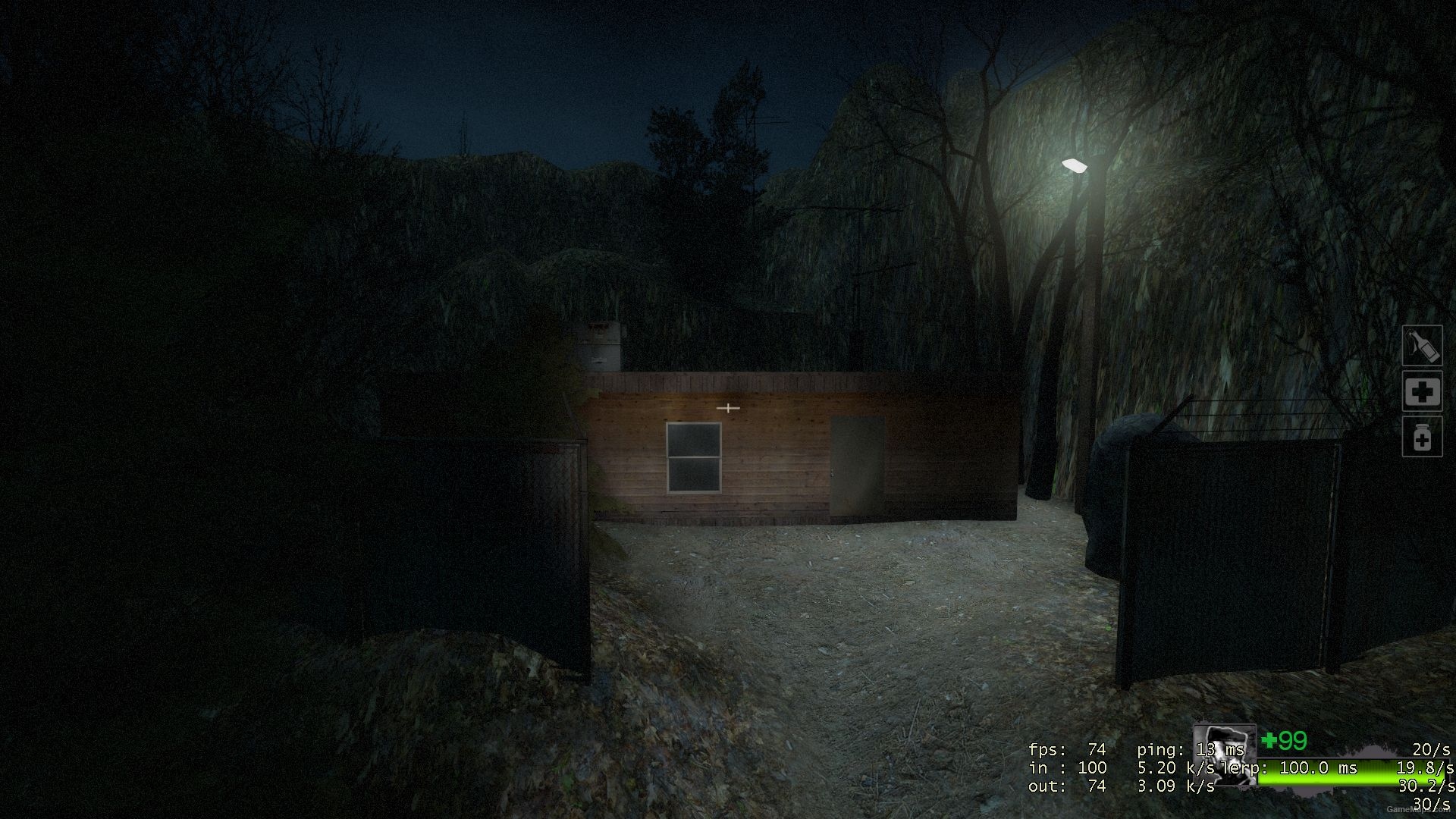This screenshot has width=1456, height=819.
Task: Select the First Aid Kit slot icon
Action: click(1422, 392)
